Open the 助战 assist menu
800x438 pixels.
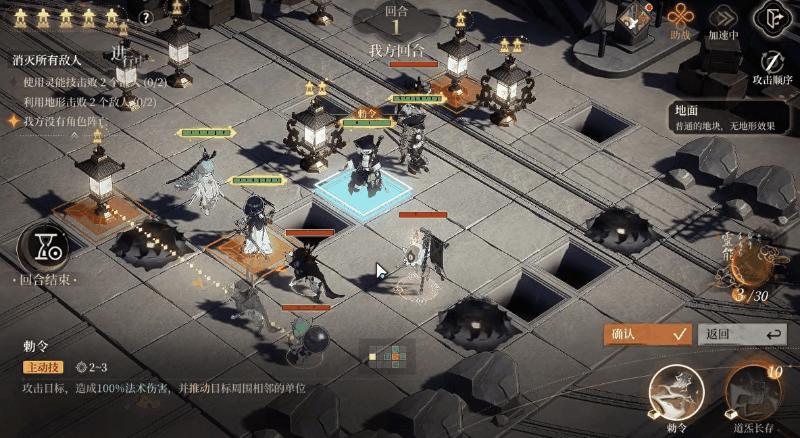click(680, 20)
